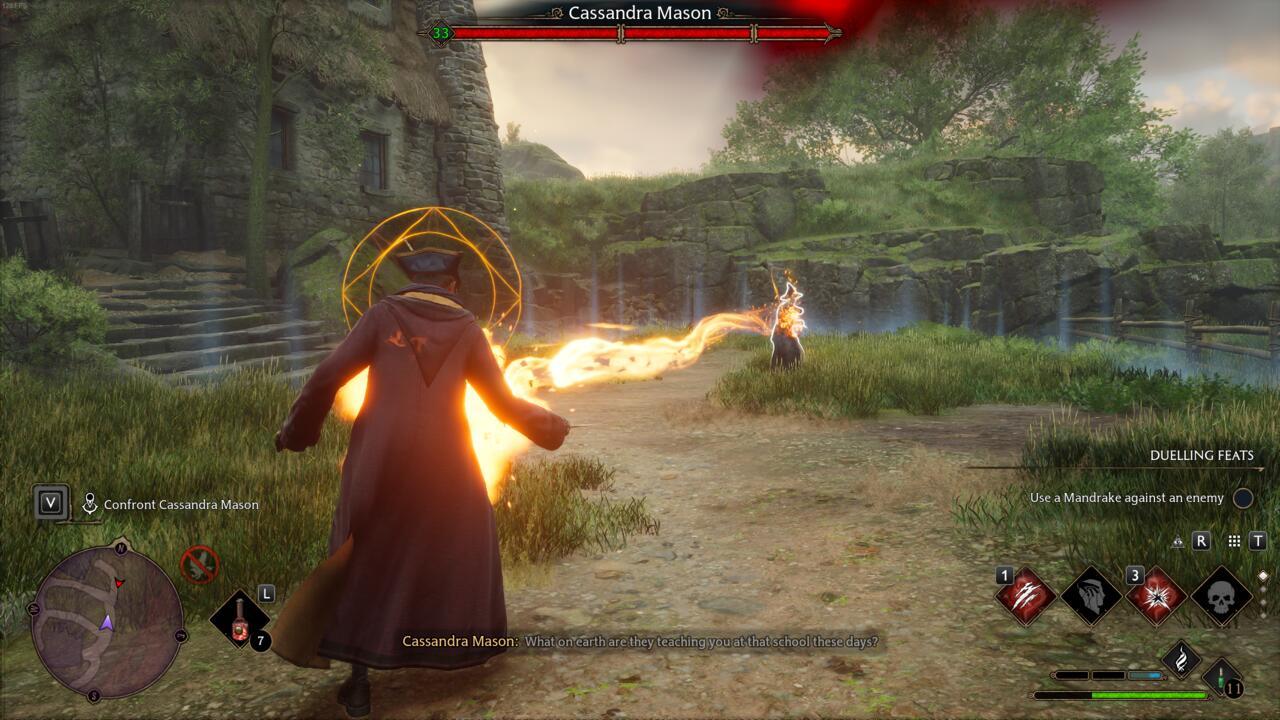Click the crossed-out mount restriction icon

pyautogui.click(x=199, y=565)
